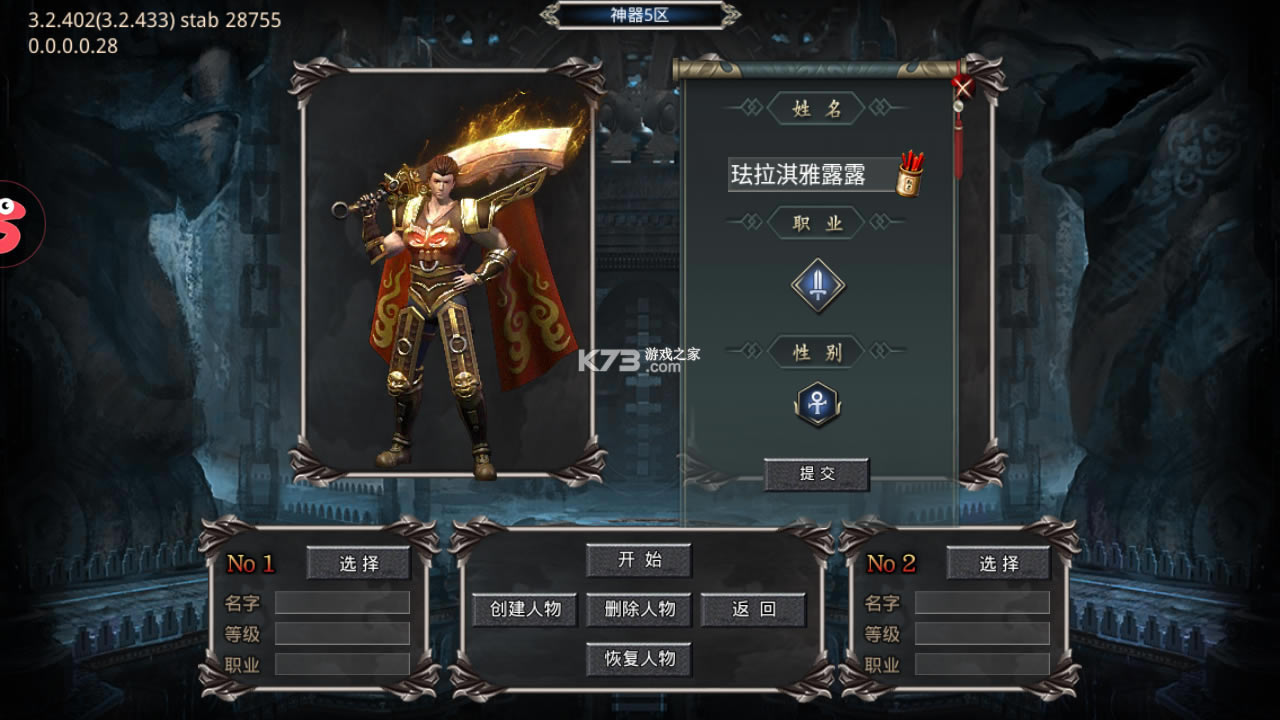This screenshot has height=720, width=1280.
Task: Edit the character name field
Action: (810, 174)
